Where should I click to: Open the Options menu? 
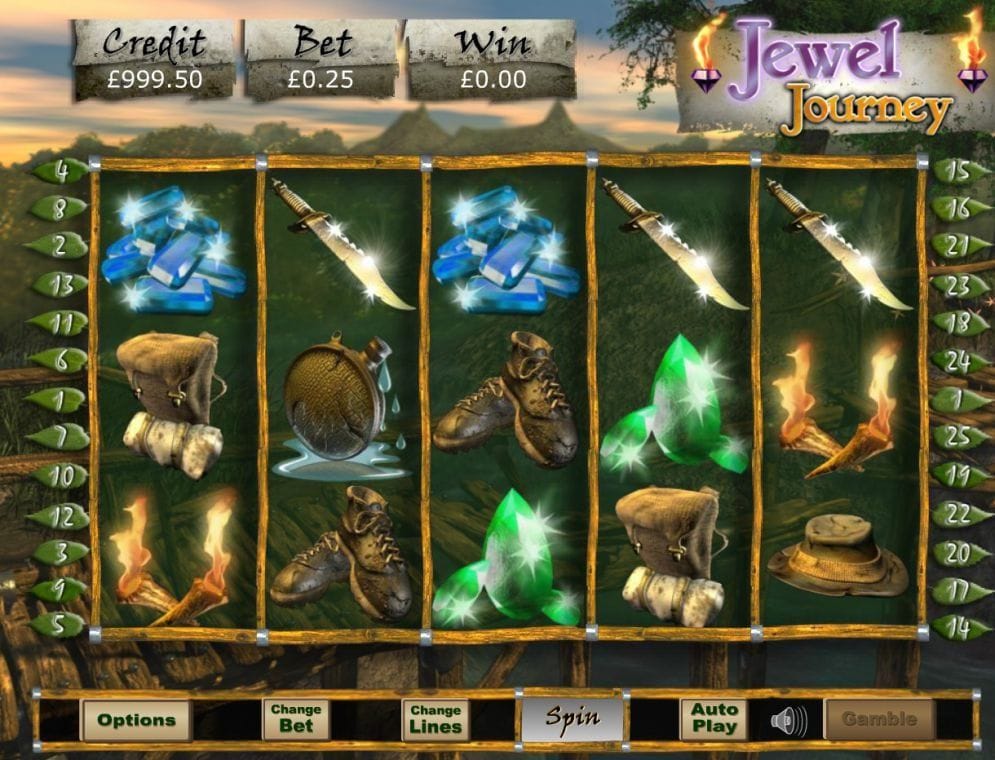(x=136, y=719)
